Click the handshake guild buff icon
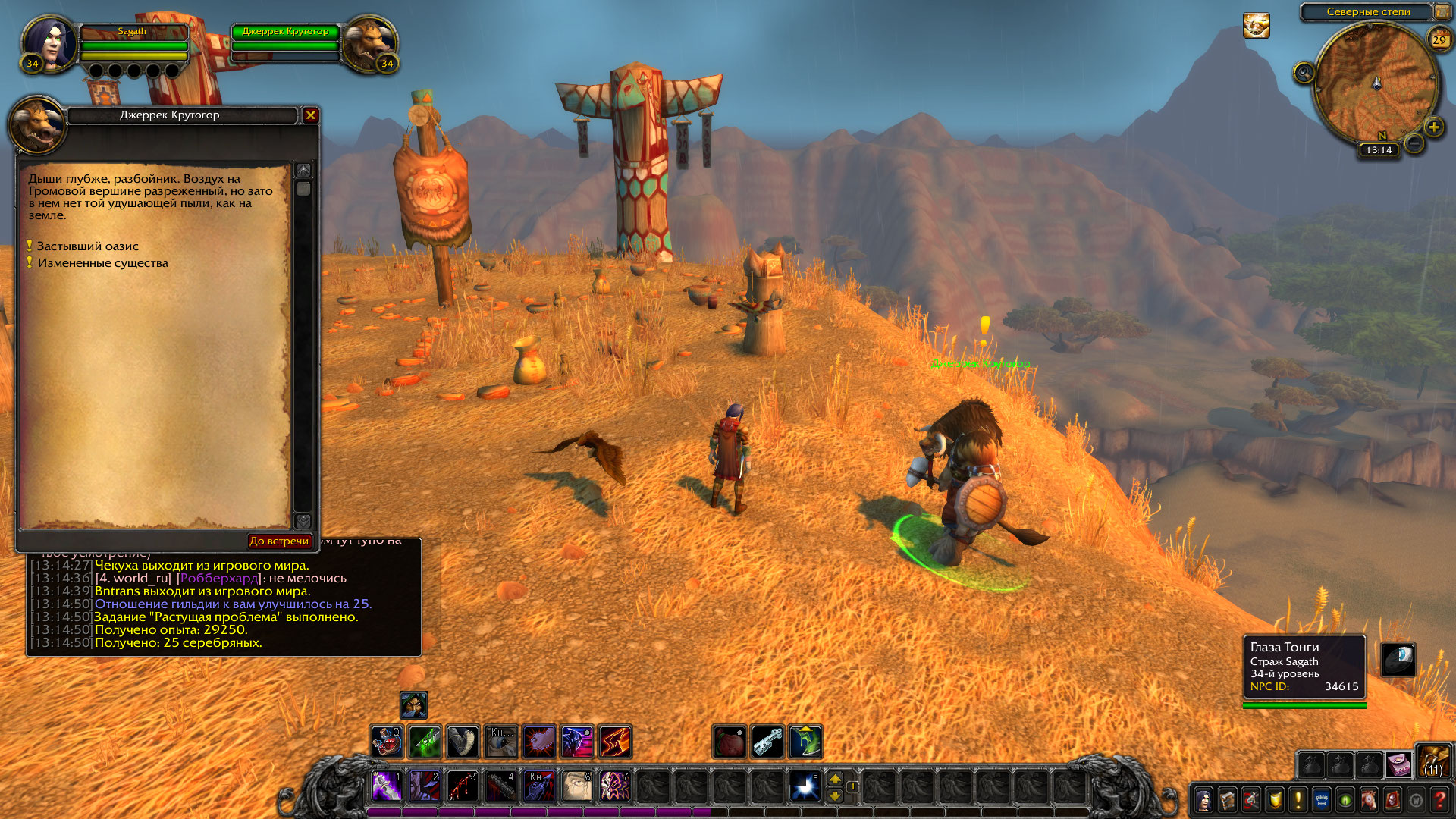 tap(1256, 26)
